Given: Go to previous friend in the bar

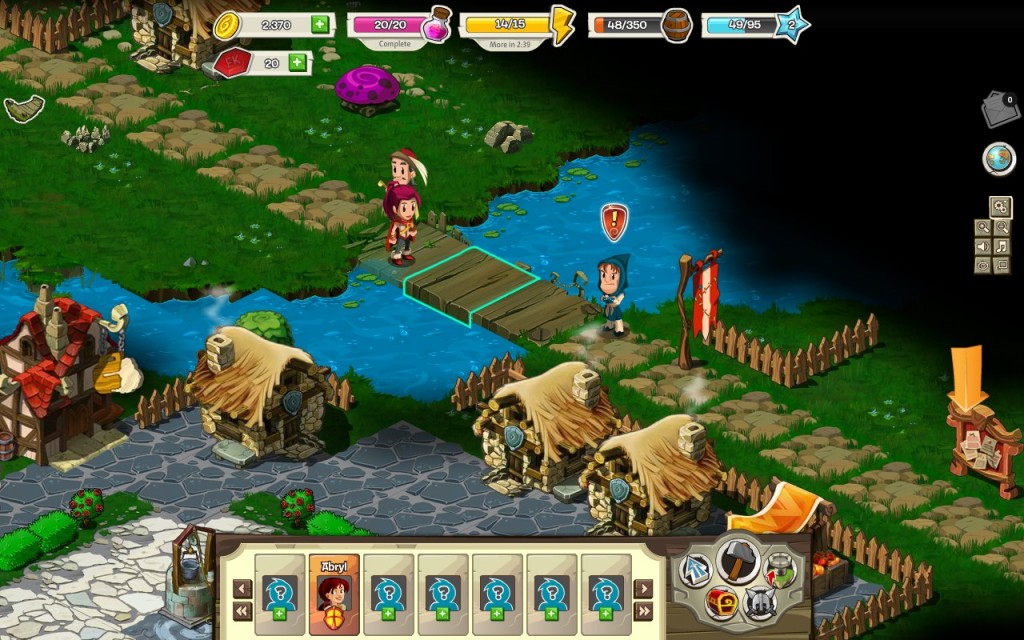Looking at the screenshot, I should click(x=242, y=589).
